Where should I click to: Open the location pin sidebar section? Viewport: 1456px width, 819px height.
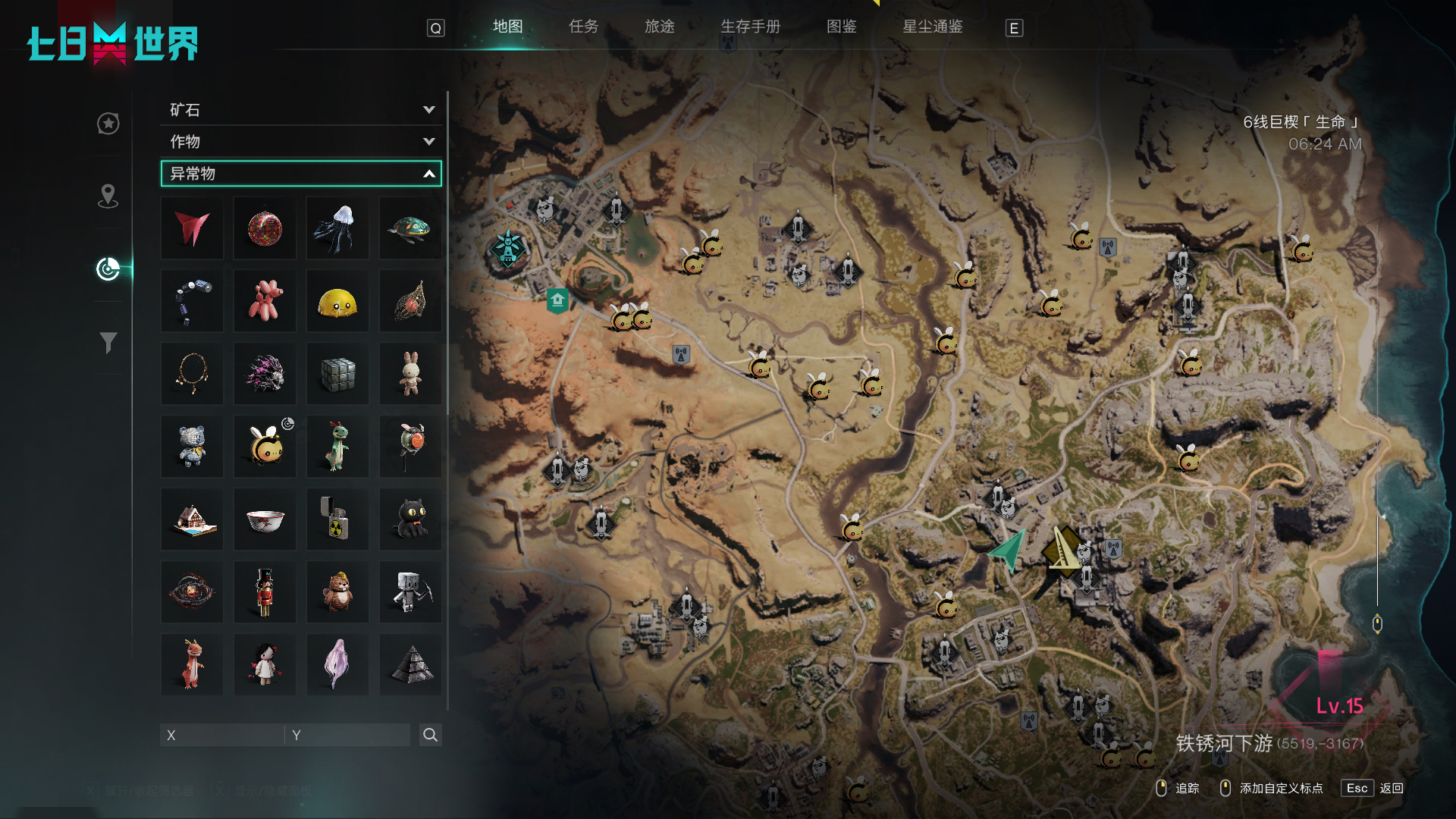[108, 196]
